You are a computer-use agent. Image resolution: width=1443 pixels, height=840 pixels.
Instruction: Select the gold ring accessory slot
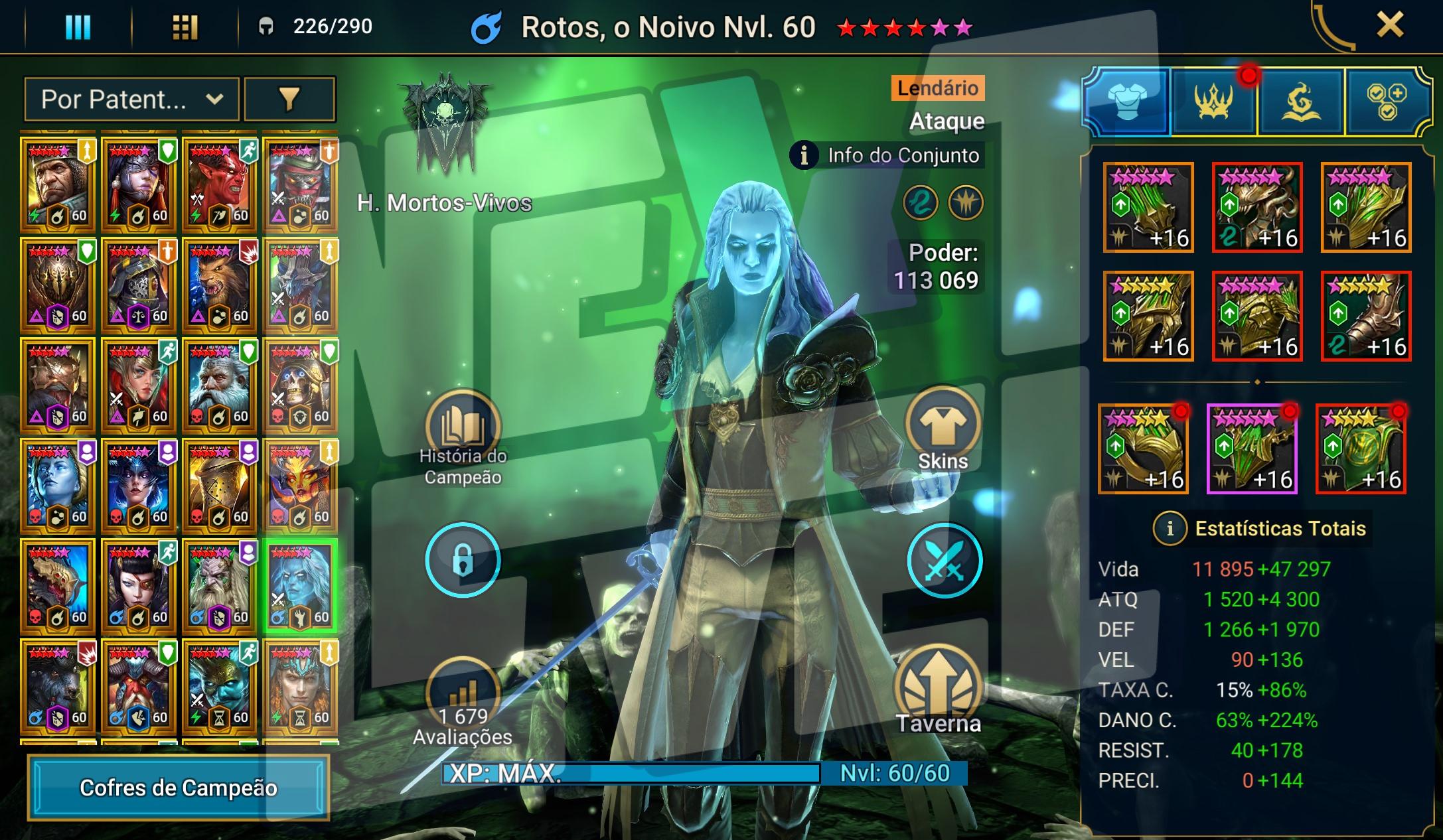click(x=1142, y=449)
